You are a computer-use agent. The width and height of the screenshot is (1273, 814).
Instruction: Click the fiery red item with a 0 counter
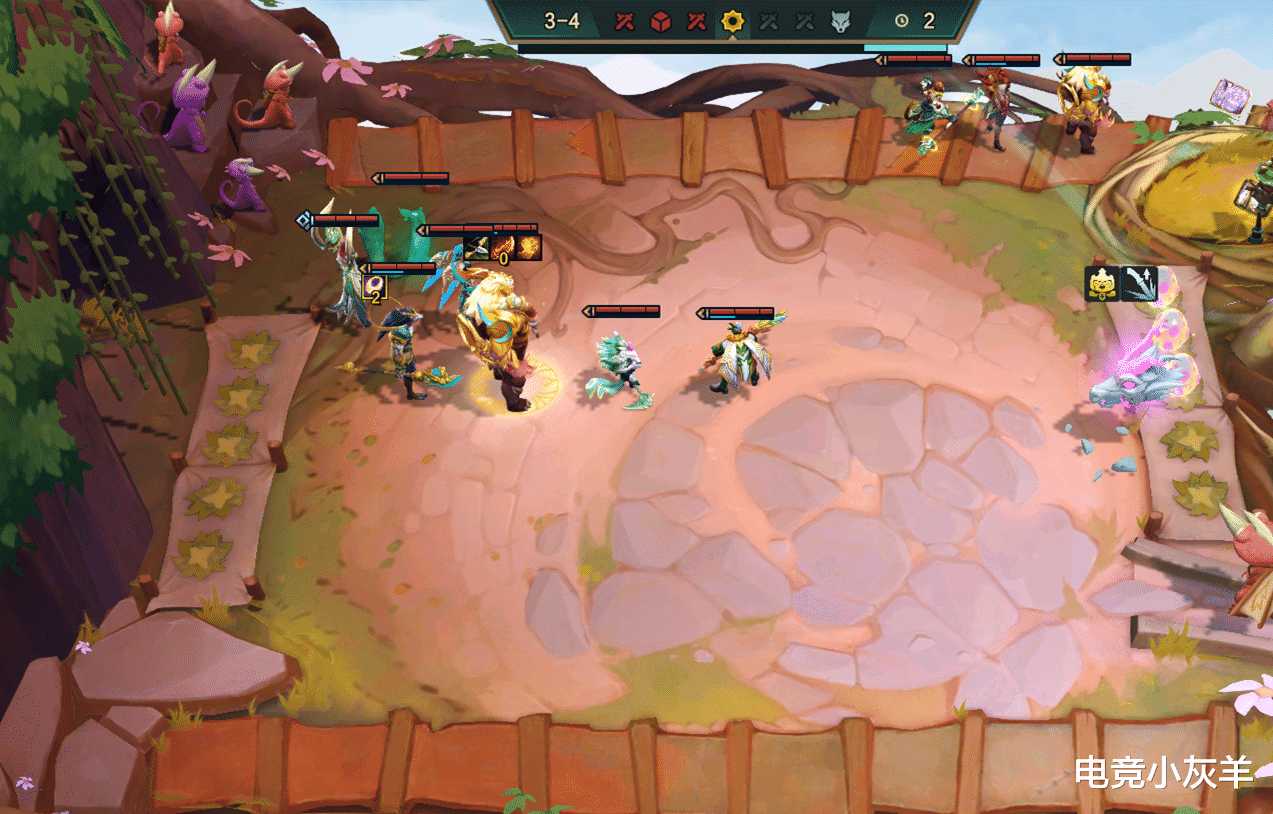(504, 246)
